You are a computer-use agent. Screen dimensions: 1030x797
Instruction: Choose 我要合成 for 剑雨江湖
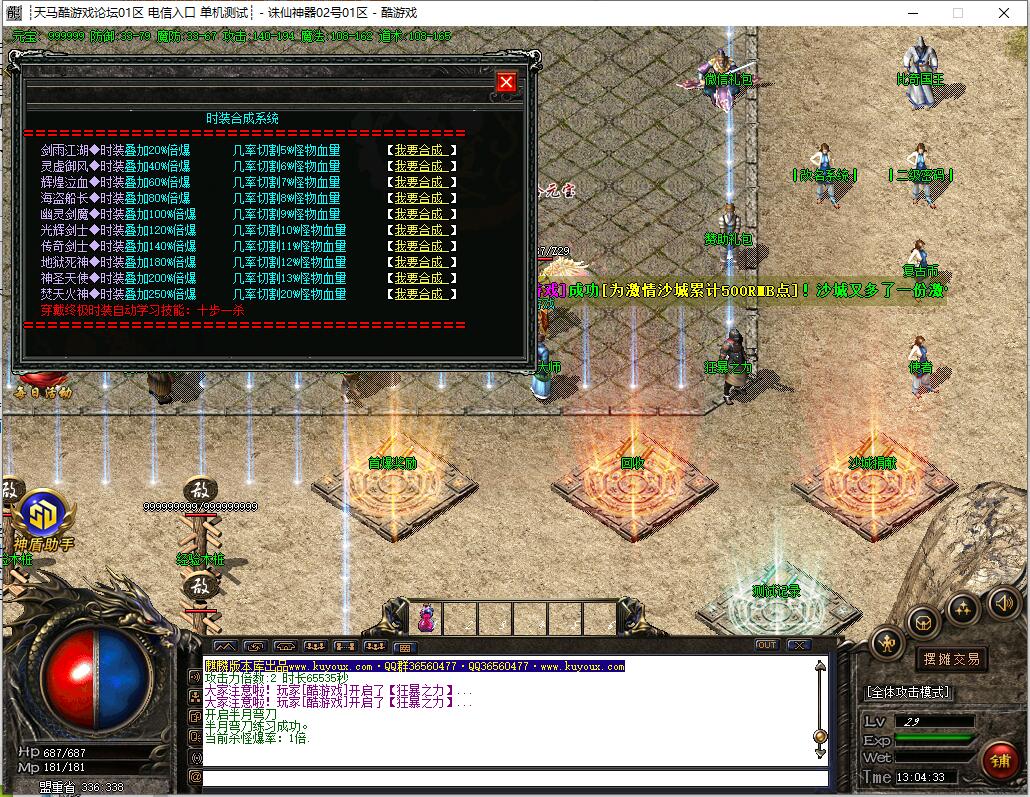(x=420, y=150)
